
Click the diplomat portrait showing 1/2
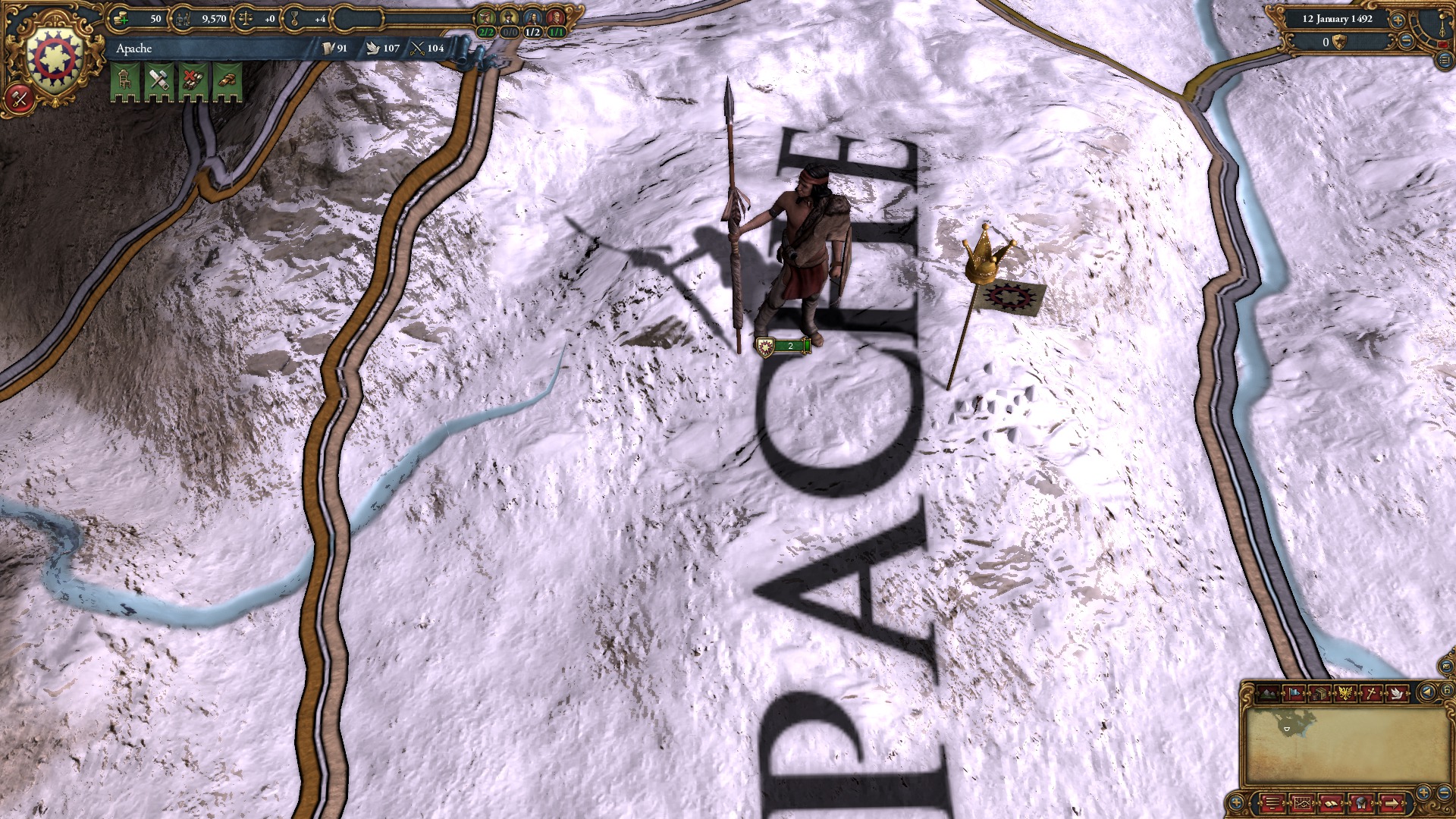(533, 17)
